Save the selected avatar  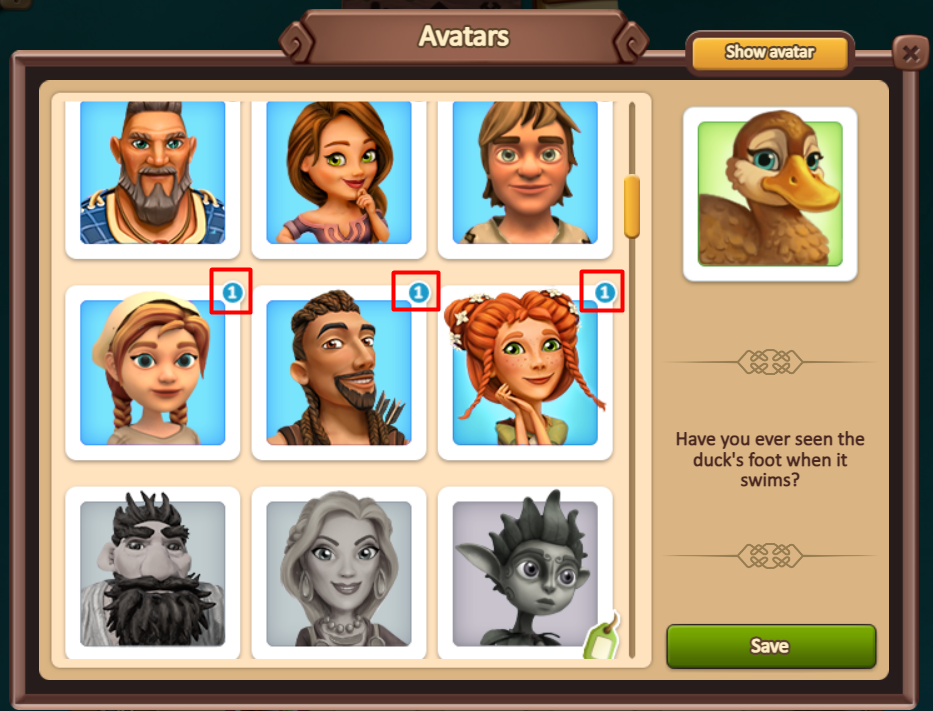770,646
